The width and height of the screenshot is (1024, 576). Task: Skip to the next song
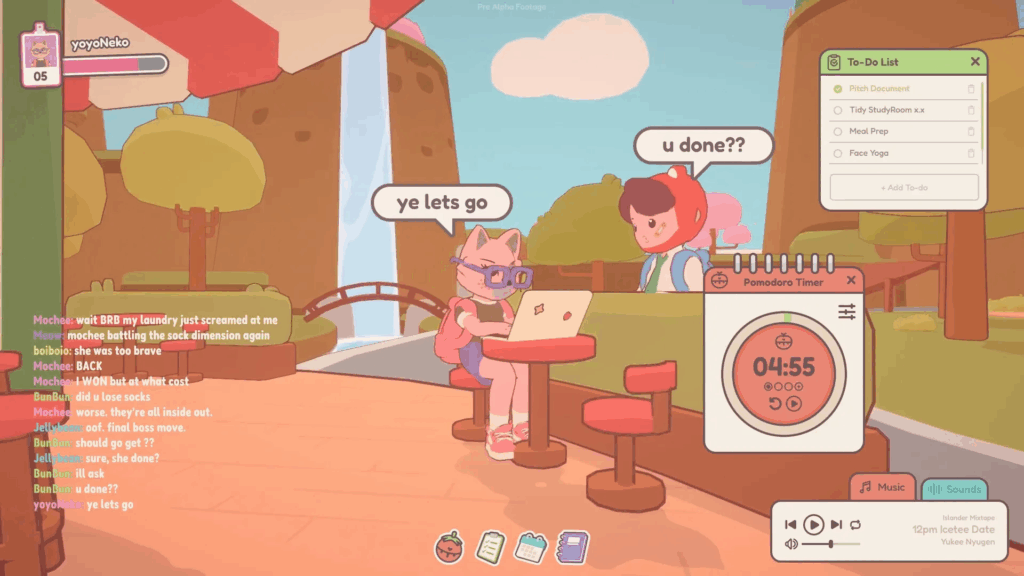tap(836, 524)
